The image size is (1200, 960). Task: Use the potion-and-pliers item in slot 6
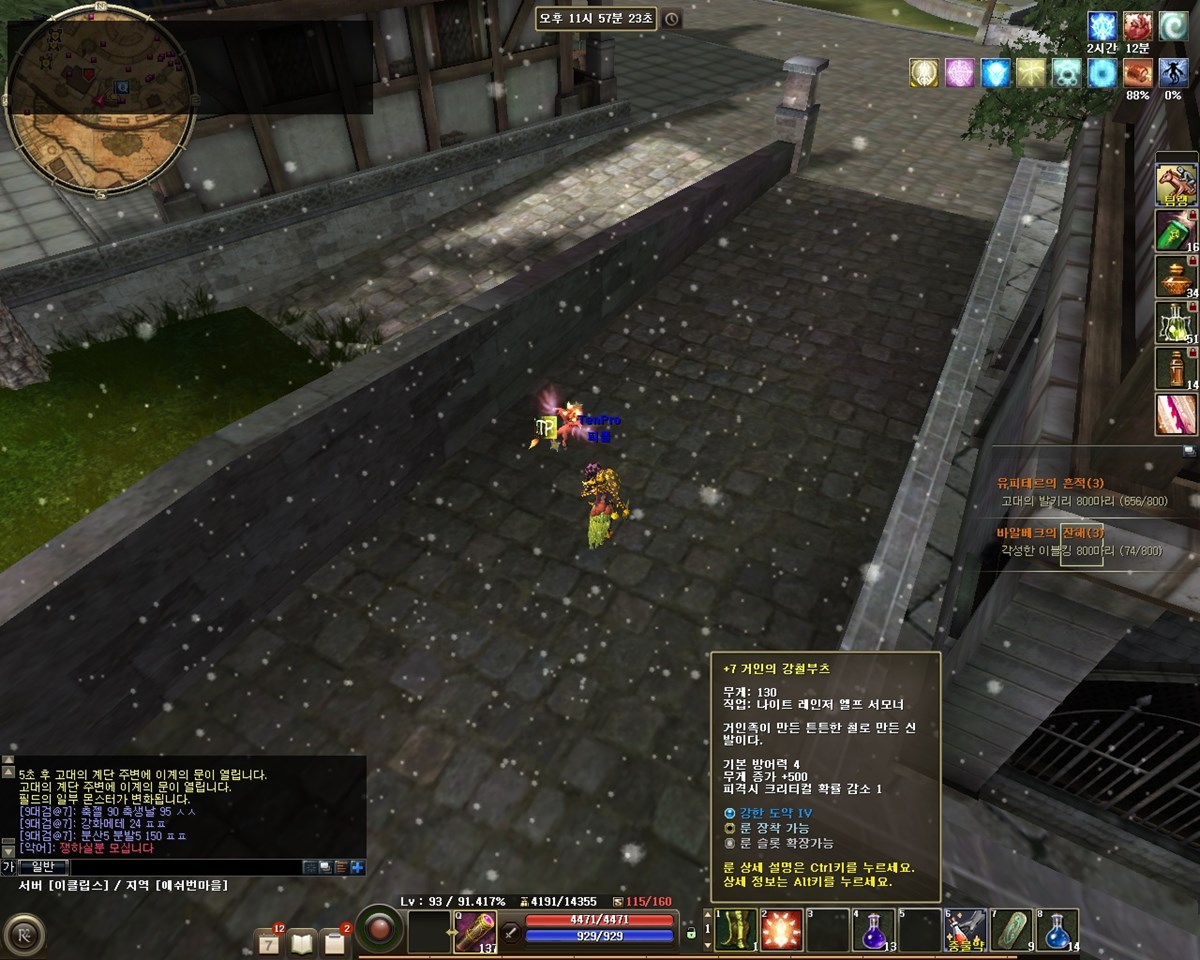point(966,930)
